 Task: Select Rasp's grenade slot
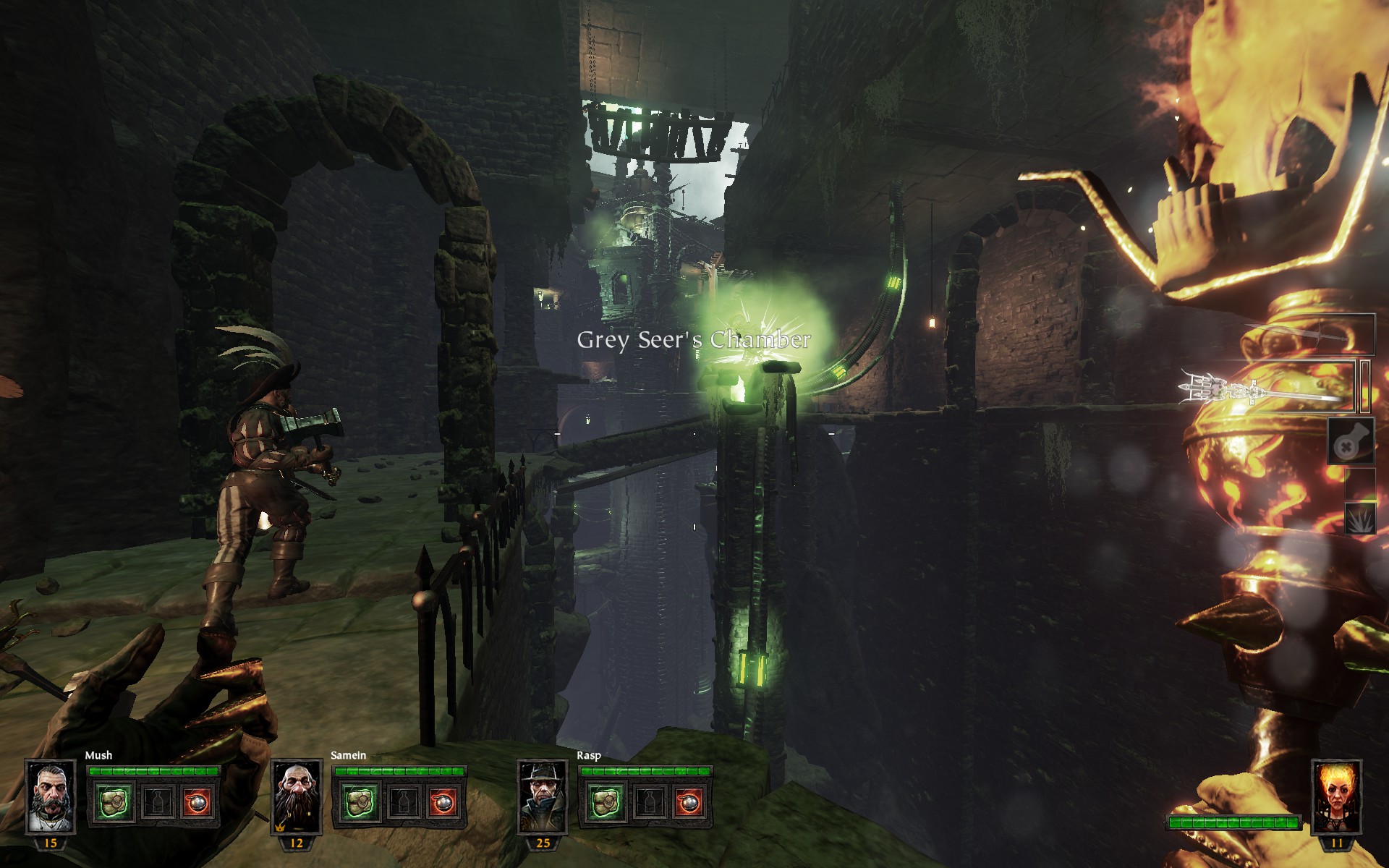[x=688, y=803]
